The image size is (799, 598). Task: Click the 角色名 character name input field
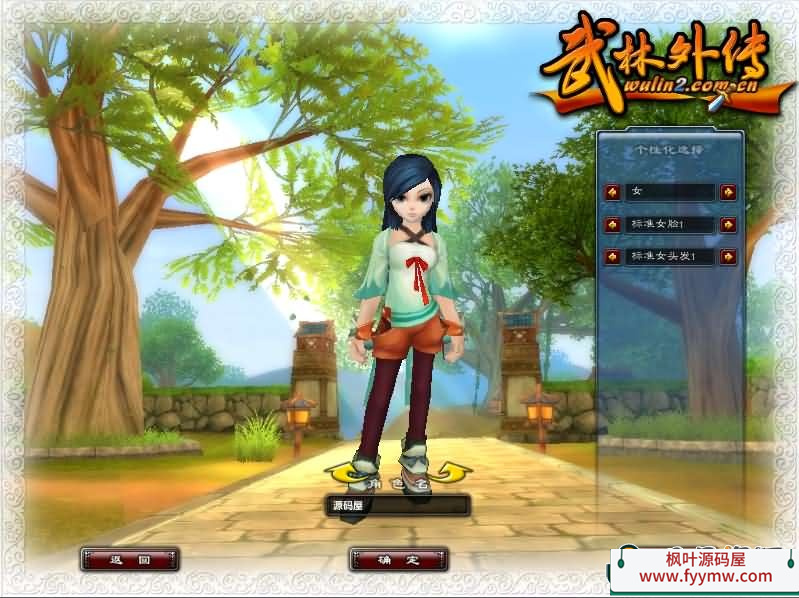pos(399,506)
